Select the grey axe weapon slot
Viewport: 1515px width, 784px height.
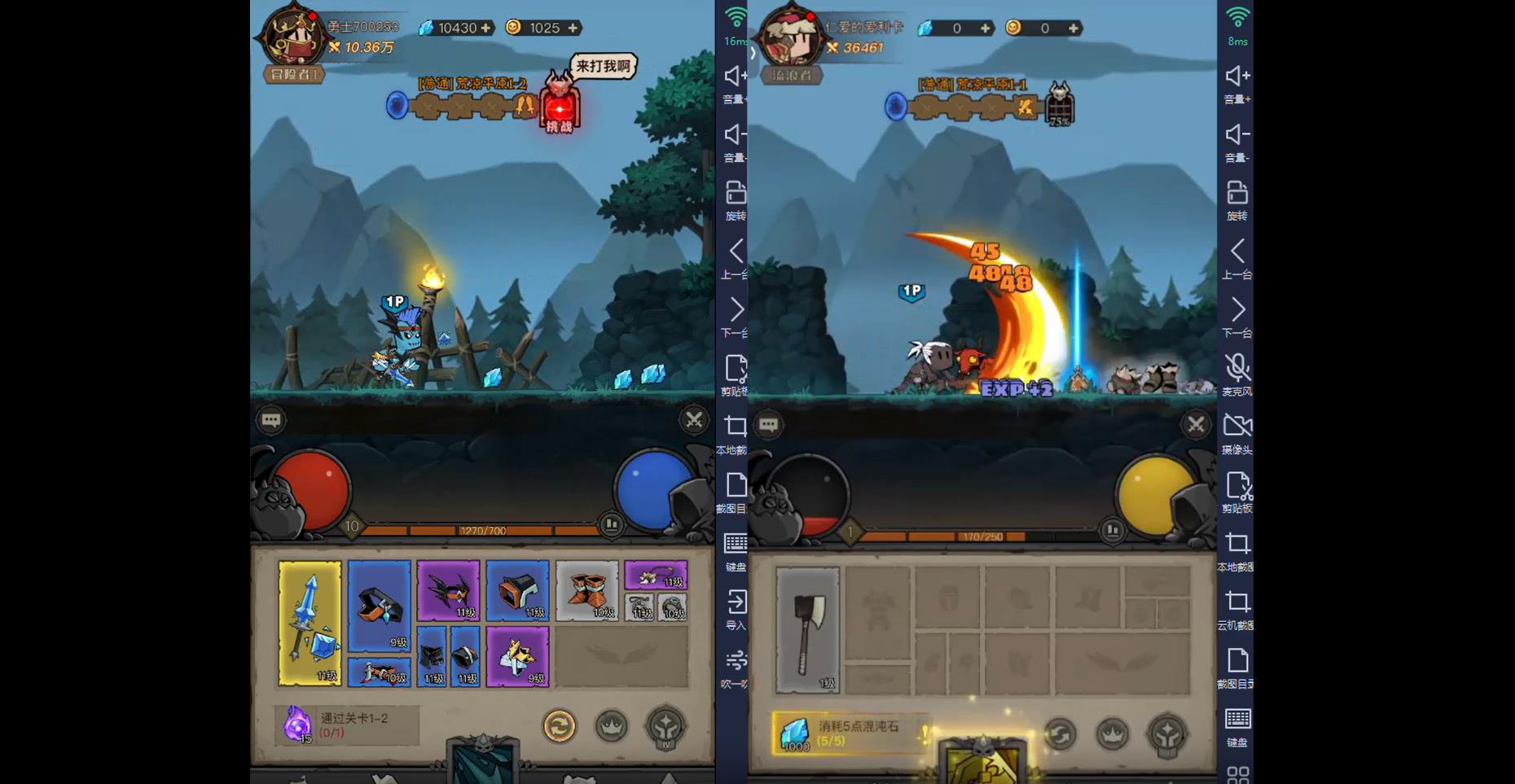tap(807, 630)
